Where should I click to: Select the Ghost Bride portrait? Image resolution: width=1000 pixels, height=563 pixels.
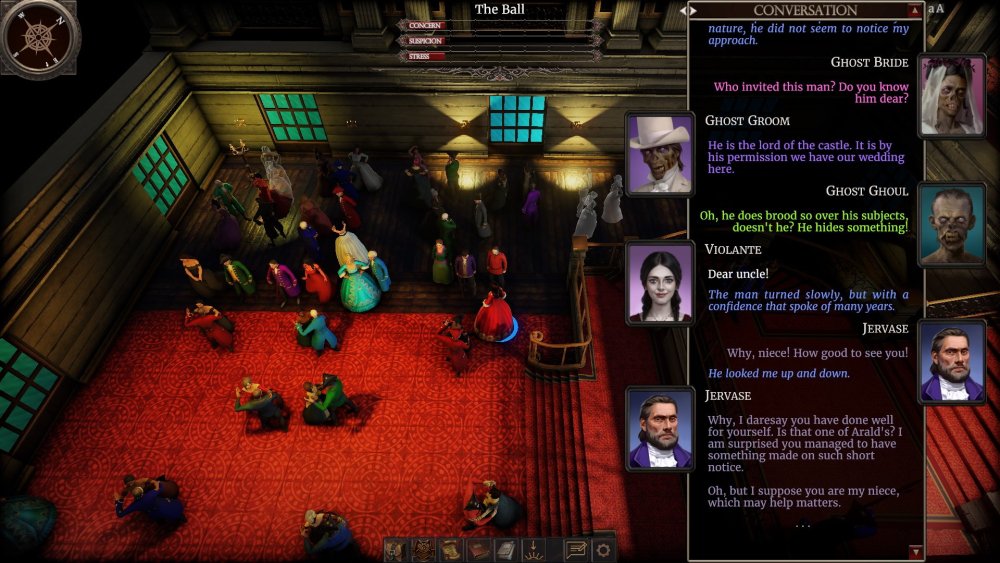[953, 96]
